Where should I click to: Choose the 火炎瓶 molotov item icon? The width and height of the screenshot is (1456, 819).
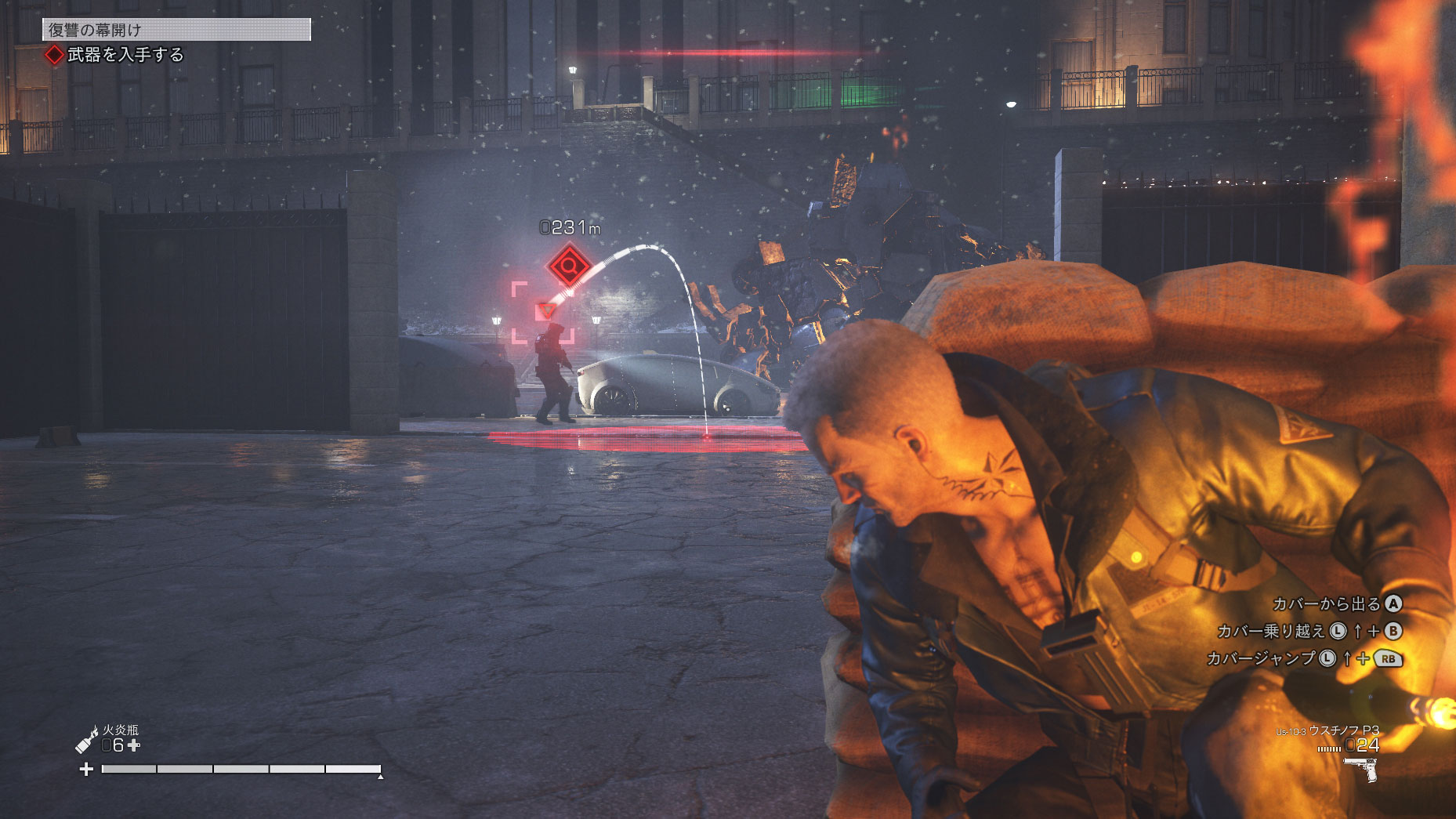tap(86, 739)
